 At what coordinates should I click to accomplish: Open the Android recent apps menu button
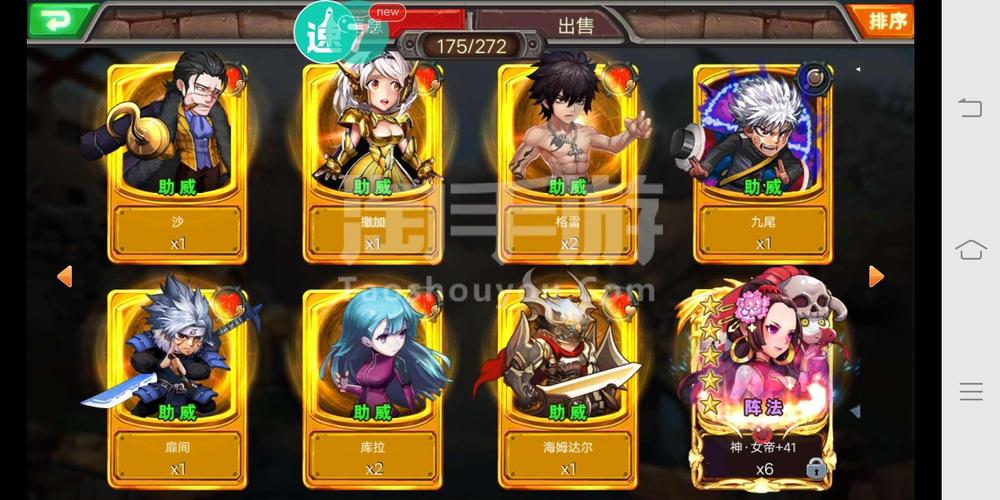[x=970, y=392]
